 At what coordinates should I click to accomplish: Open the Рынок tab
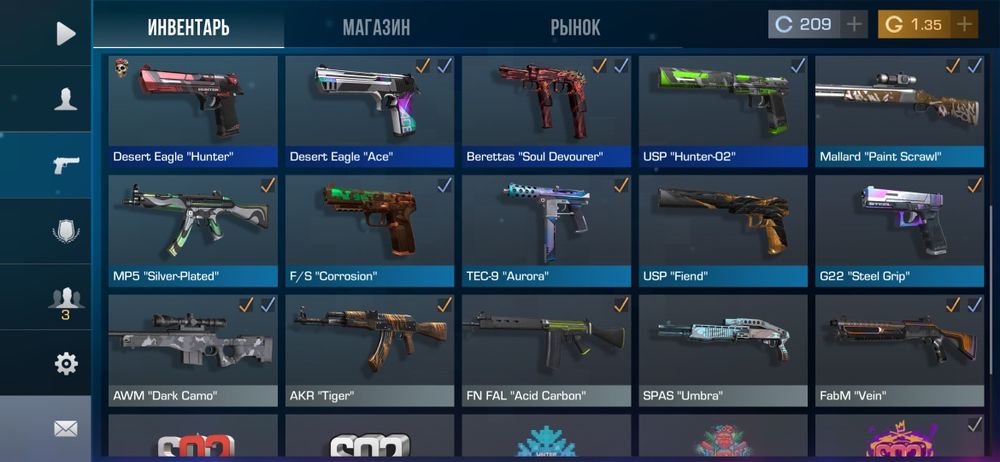click(x=575, y=27)
